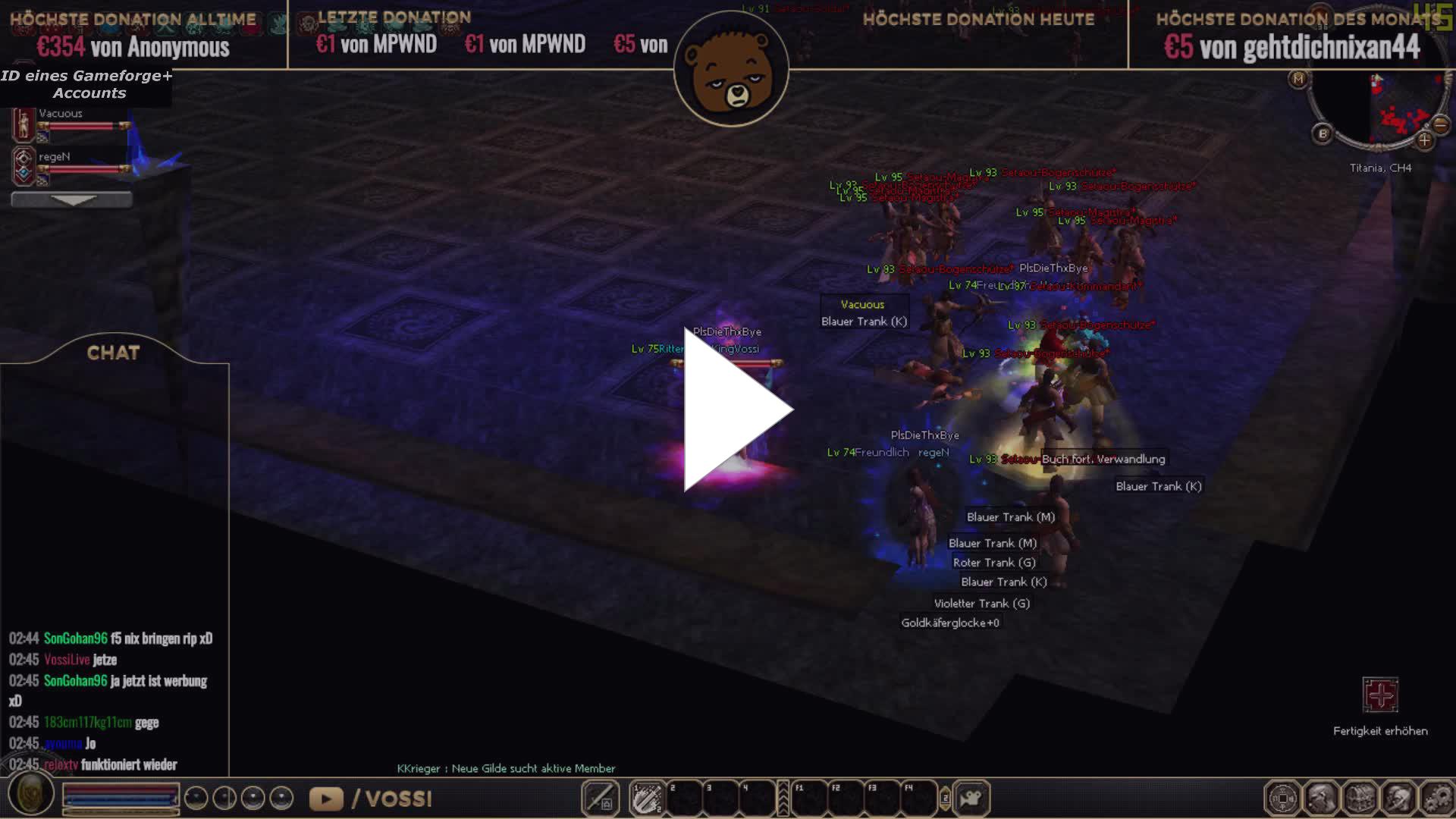Screen dimensions: 1456x819
Task: Switch hotbar page using the chevron arrows
Action: pyautogui.click(x=783, y=799)
